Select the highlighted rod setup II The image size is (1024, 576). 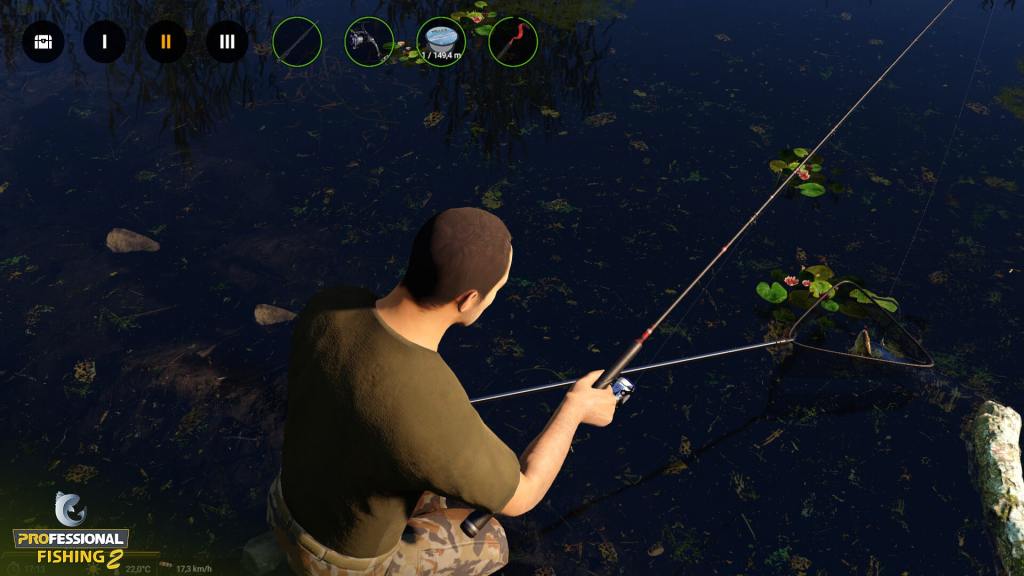[166, 42]
